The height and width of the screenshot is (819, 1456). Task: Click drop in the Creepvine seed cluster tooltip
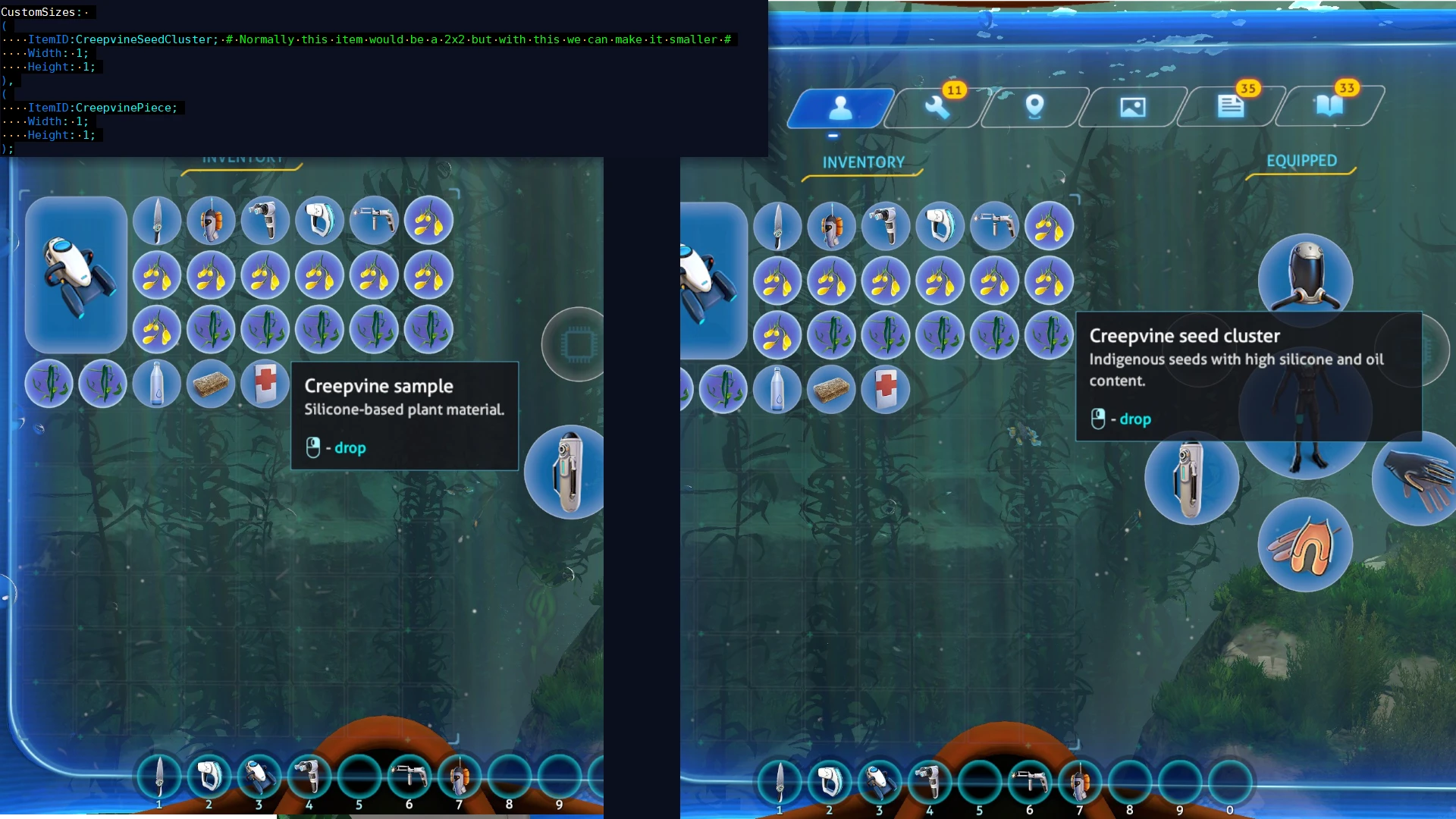coord(1134,418)
